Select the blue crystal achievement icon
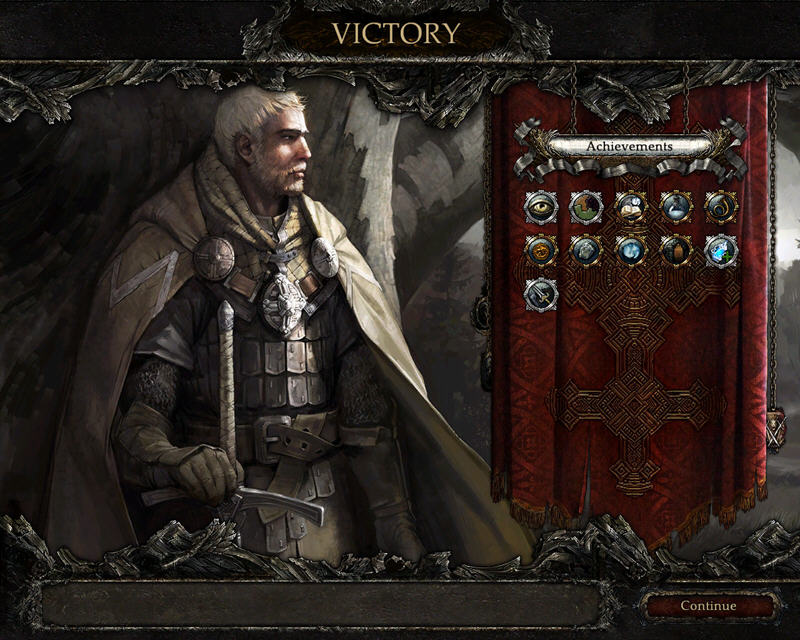Viewport: 800px width, 640px height. [x=721, y=250]
